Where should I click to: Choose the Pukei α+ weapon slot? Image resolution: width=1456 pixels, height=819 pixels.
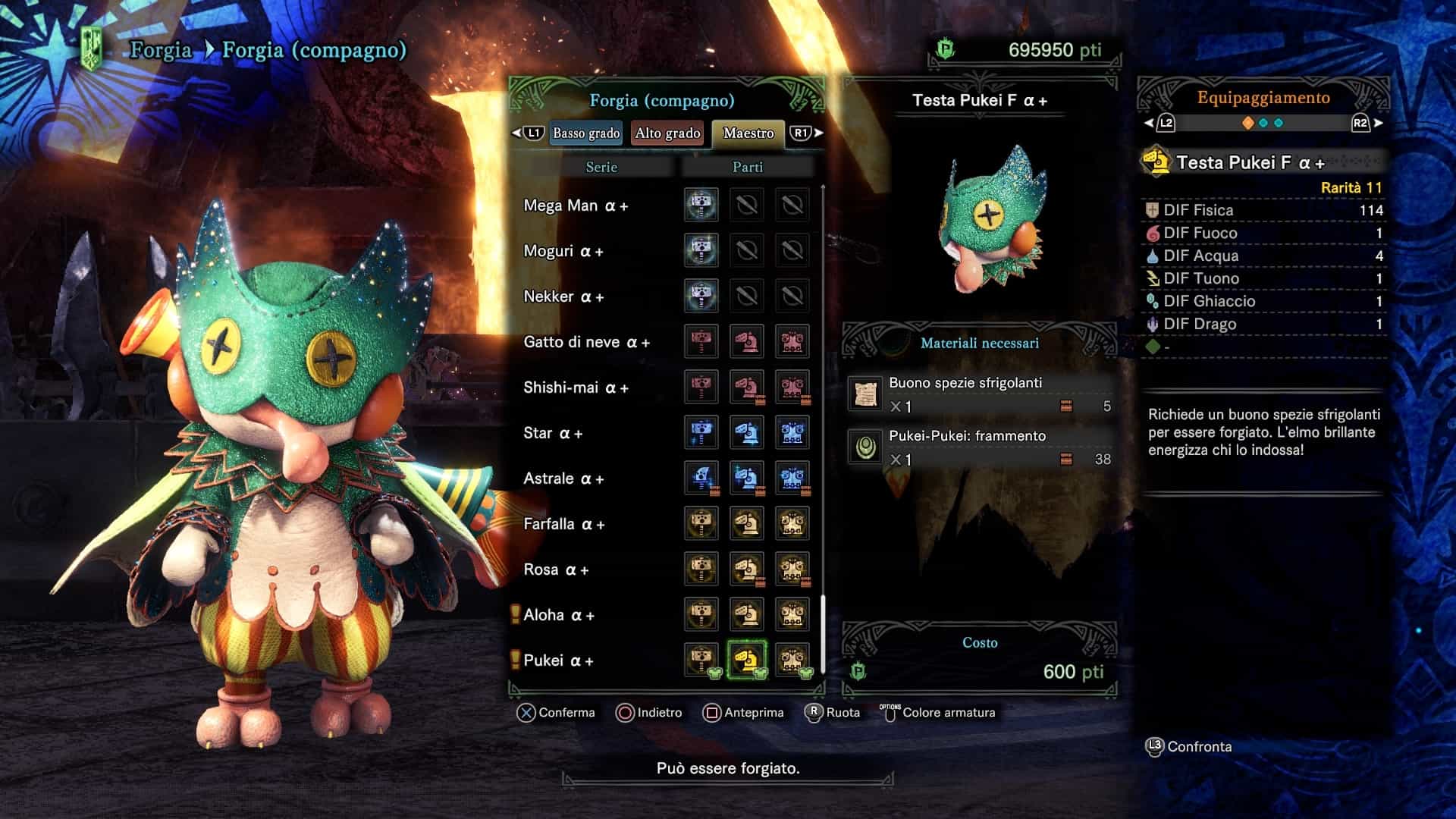(x=701, y=660)
